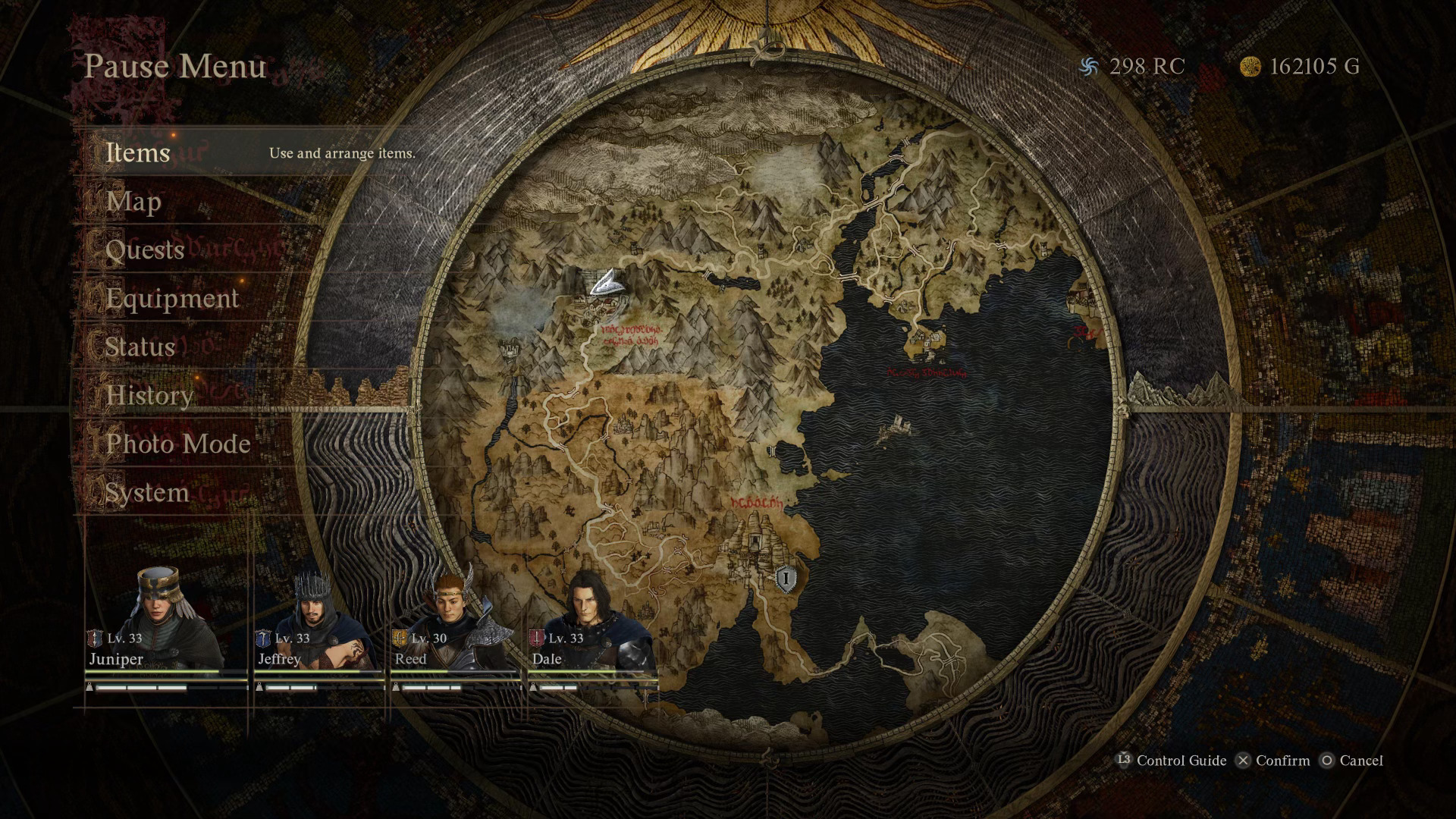Go to the Equipment screen
The width and height of the screenshot is (1456, 819).
click(172, 299)
